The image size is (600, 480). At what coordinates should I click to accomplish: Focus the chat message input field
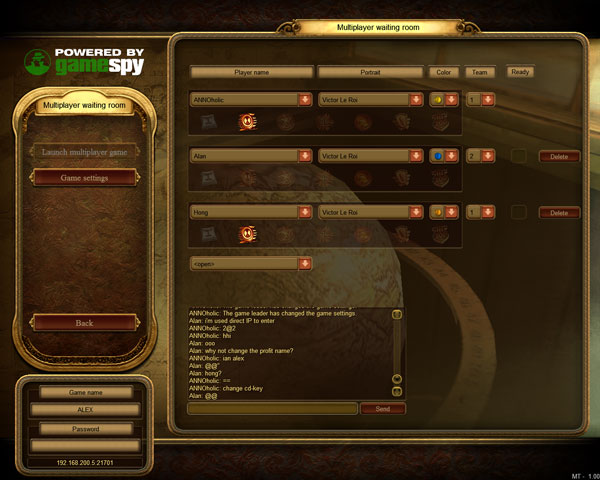(272, 409)
